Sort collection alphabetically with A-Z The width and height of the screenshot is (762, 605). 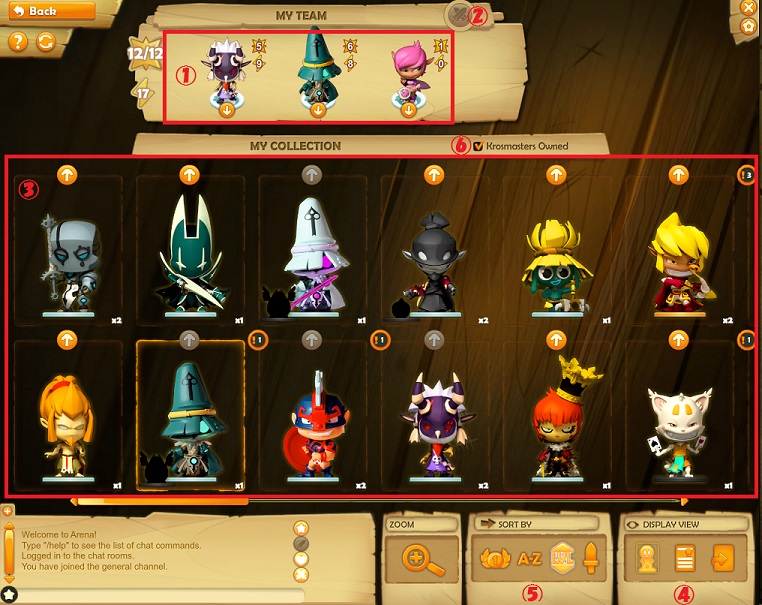pos(529,560)
